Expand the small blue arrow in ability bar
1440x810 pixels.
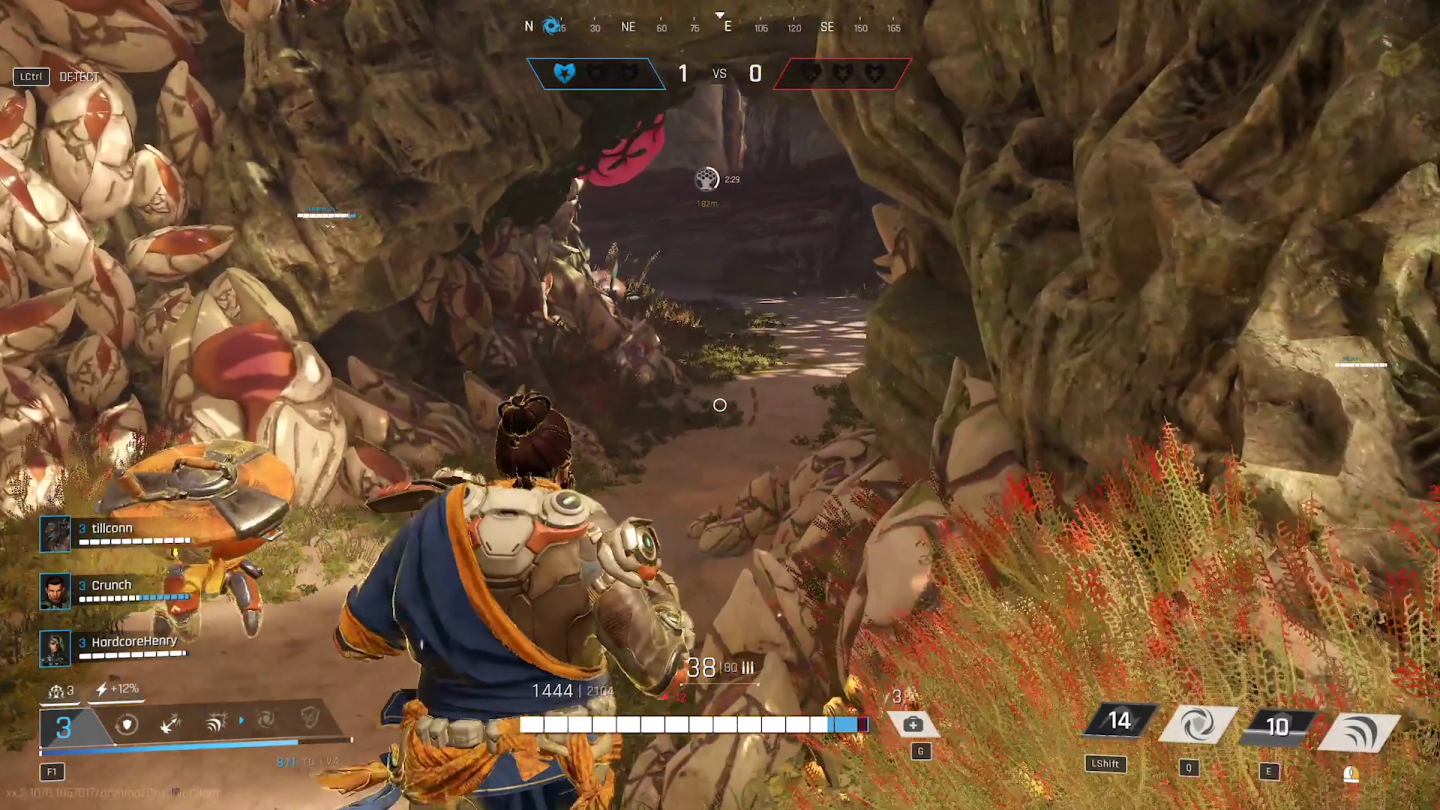[242, 722]
